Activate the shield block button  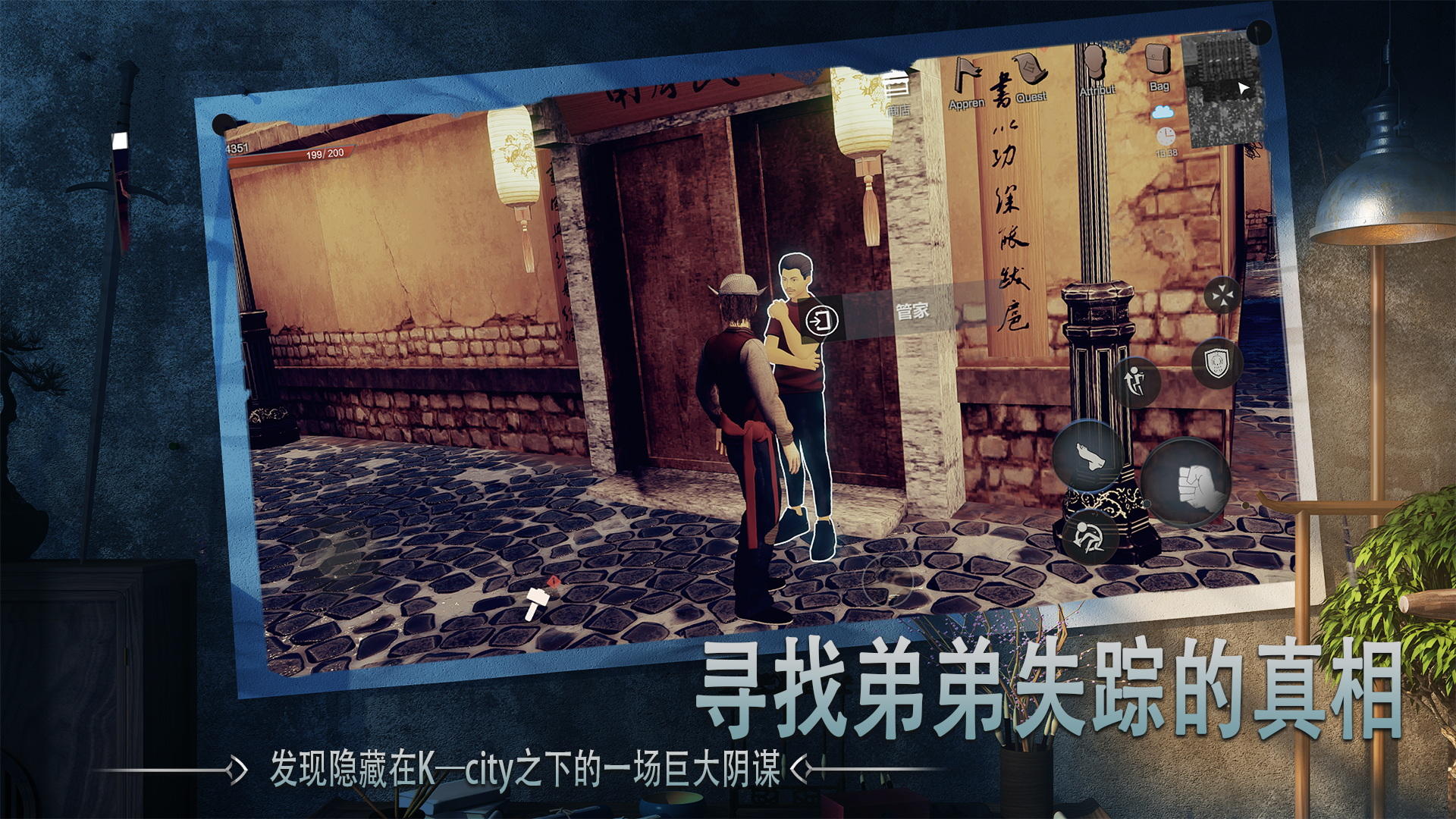click(1219, 364)
